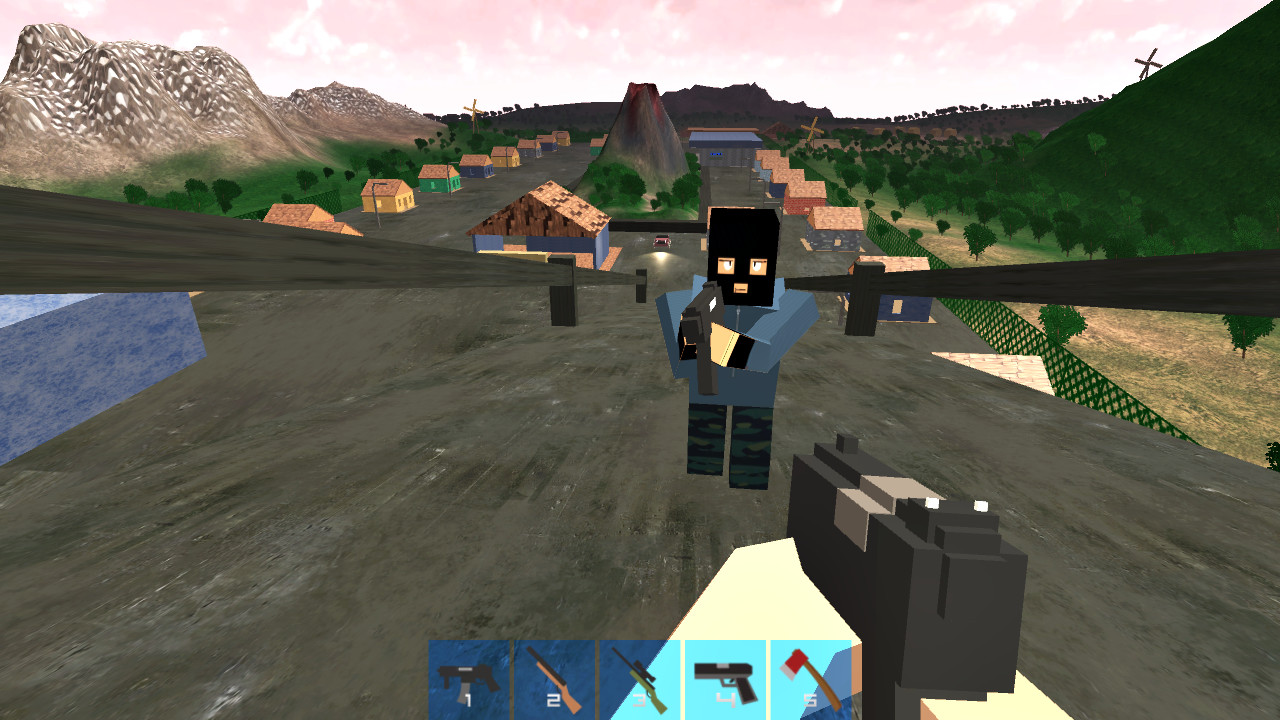Click the red car with headlights on
The image size is (1280, 720).
[x=660, y=242]
